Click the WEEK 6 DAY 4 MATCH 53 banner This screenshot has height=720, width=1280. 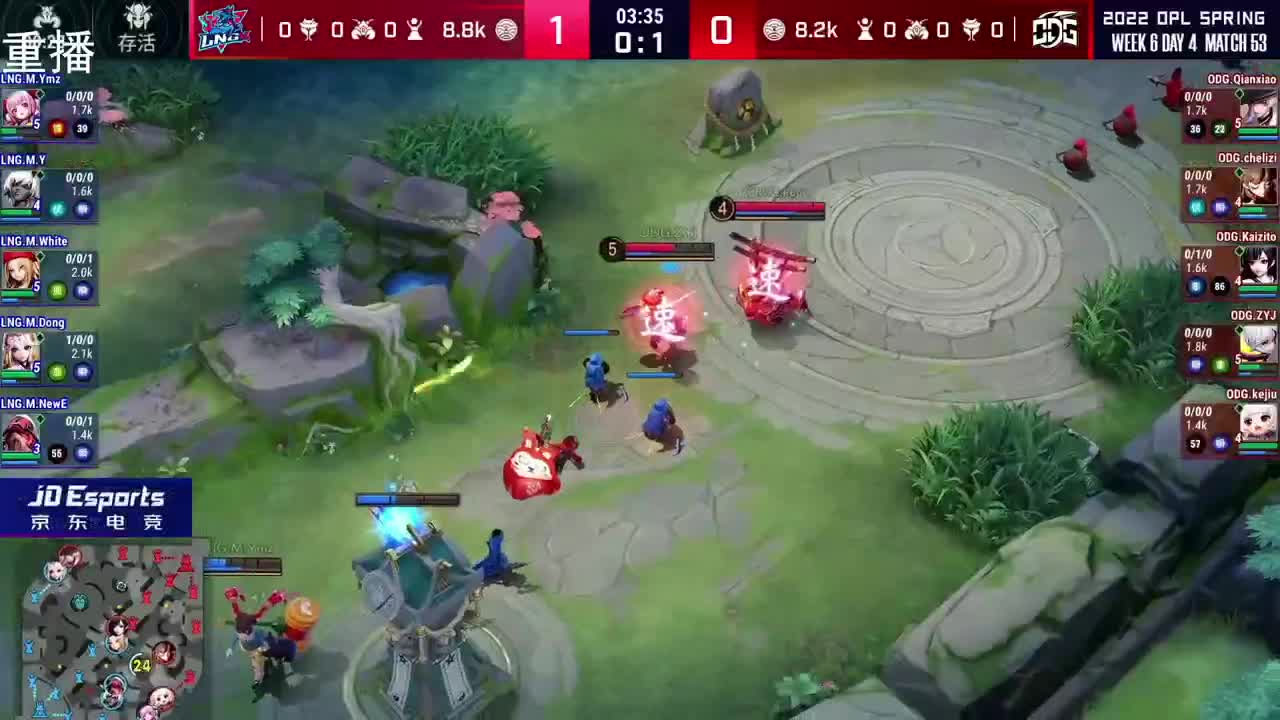tap(1190, 40)
